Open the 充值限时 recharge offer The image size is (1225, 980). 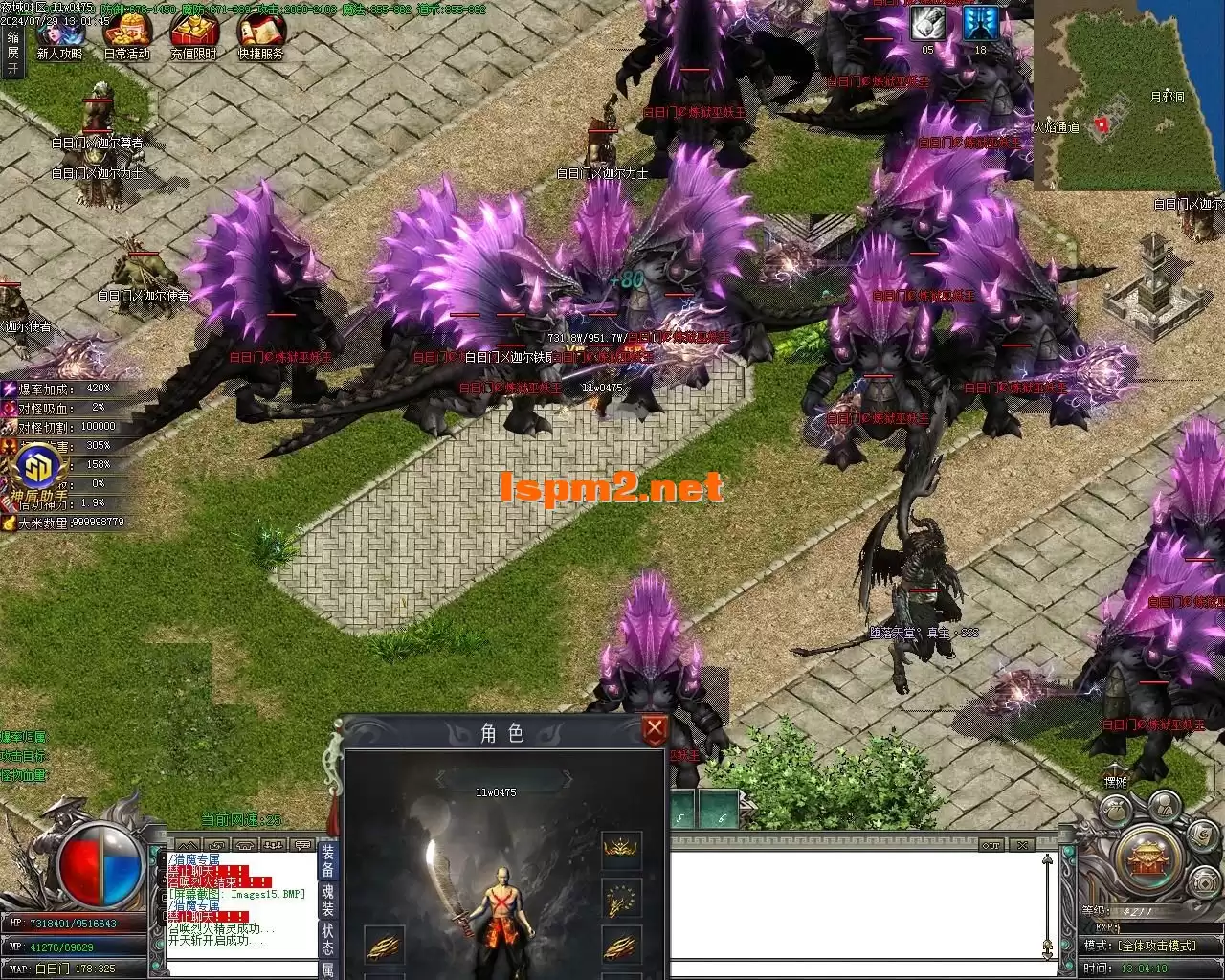point(193,35)
